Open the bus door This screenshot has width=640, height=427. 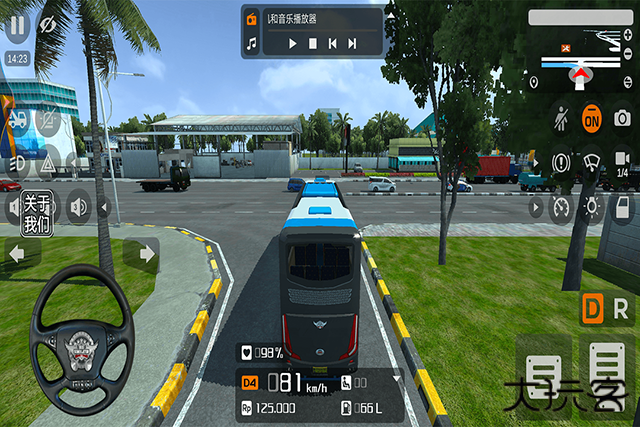point(621,207)
